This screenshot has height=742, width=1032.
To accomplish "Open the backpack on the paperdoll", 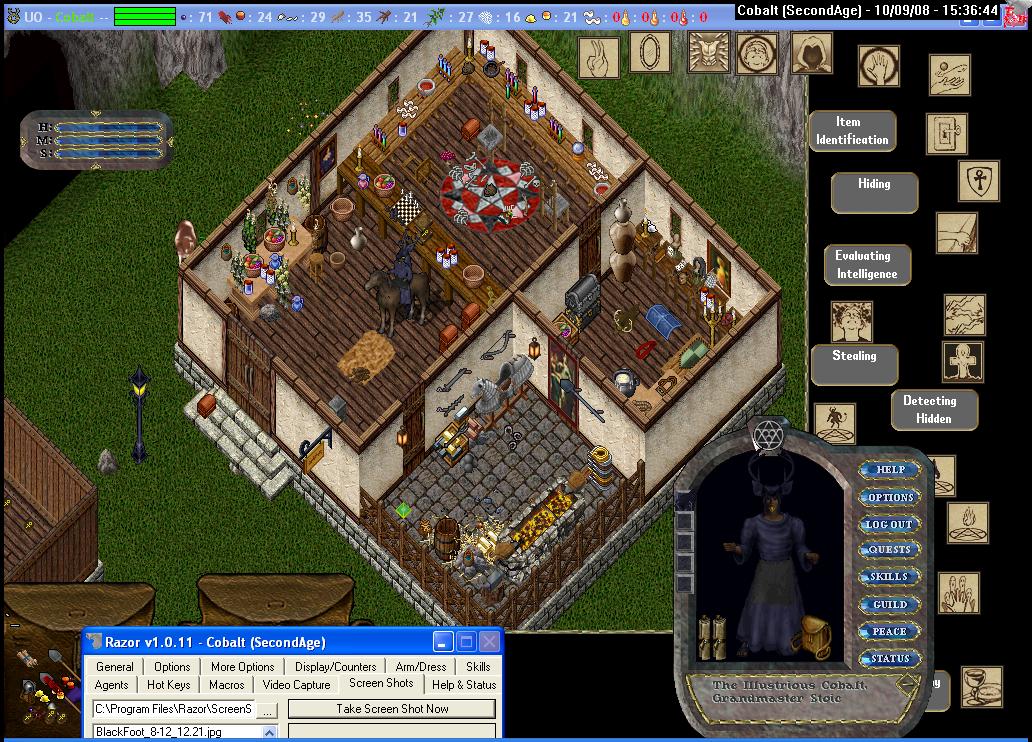I will pyautogui.click(x=816, y=635).
